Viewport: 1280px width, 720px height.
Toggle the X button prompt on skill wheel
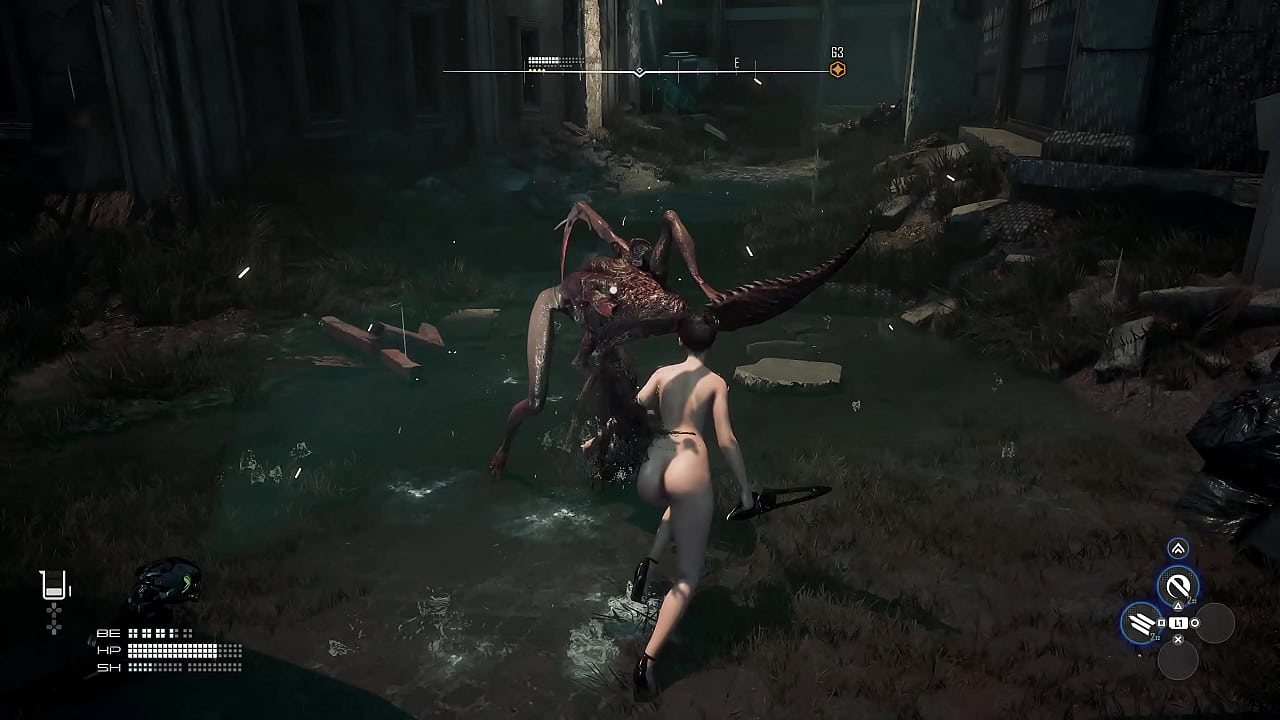tap(1177, 638)
